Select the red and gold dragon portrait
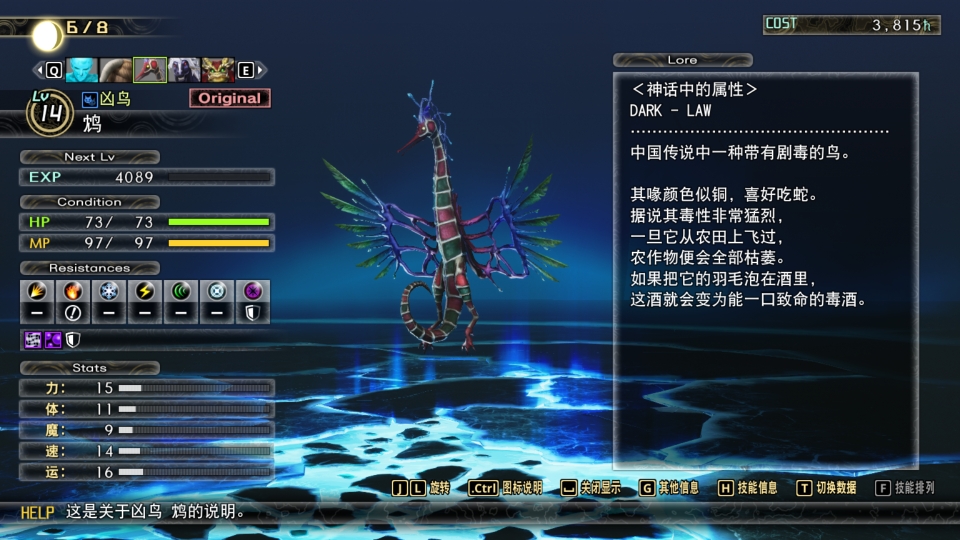960x540 pixels. point(218,70)
